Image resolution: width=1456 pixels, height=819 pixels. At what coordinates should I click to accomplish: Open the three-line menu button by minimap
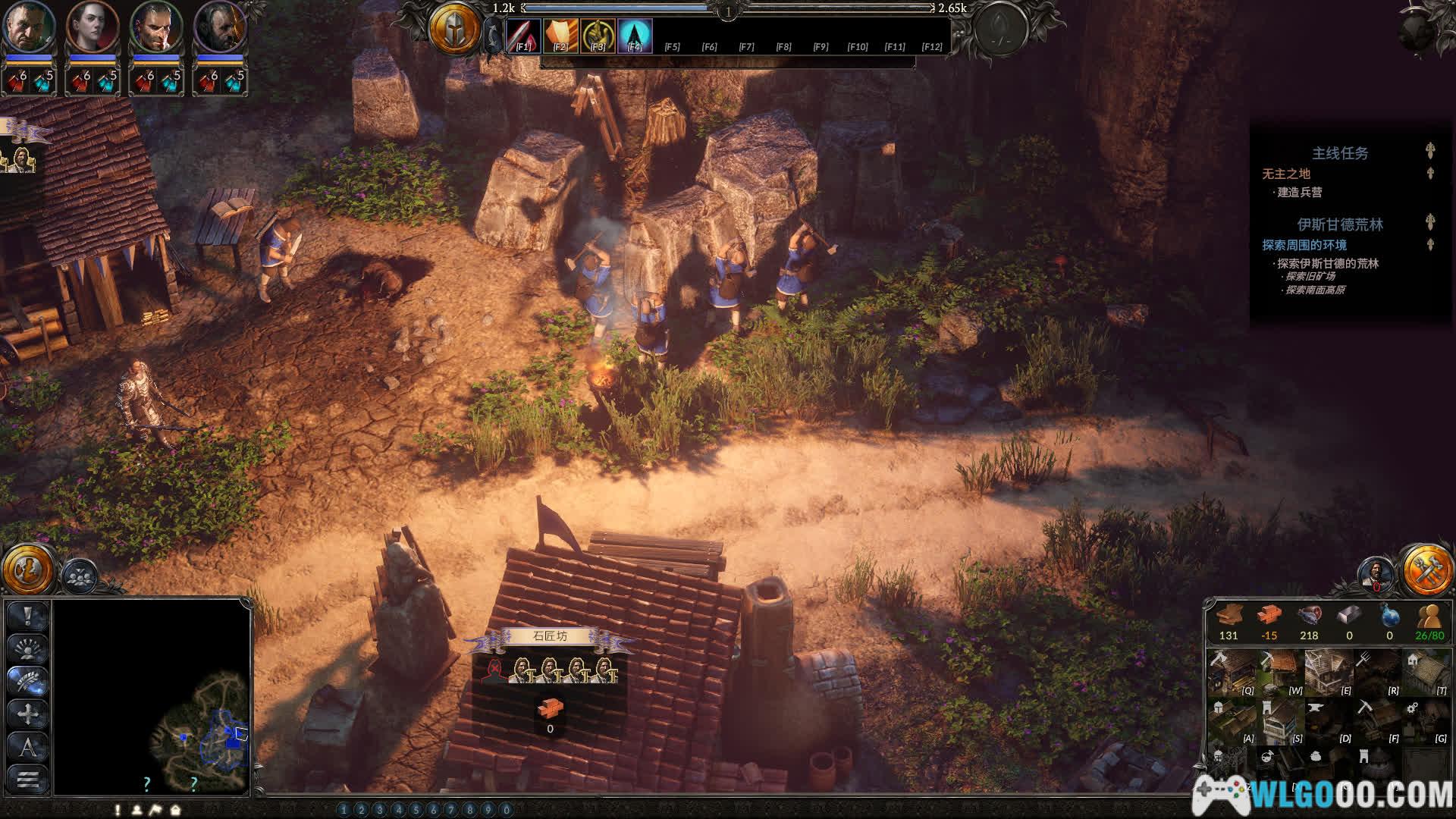28,779
